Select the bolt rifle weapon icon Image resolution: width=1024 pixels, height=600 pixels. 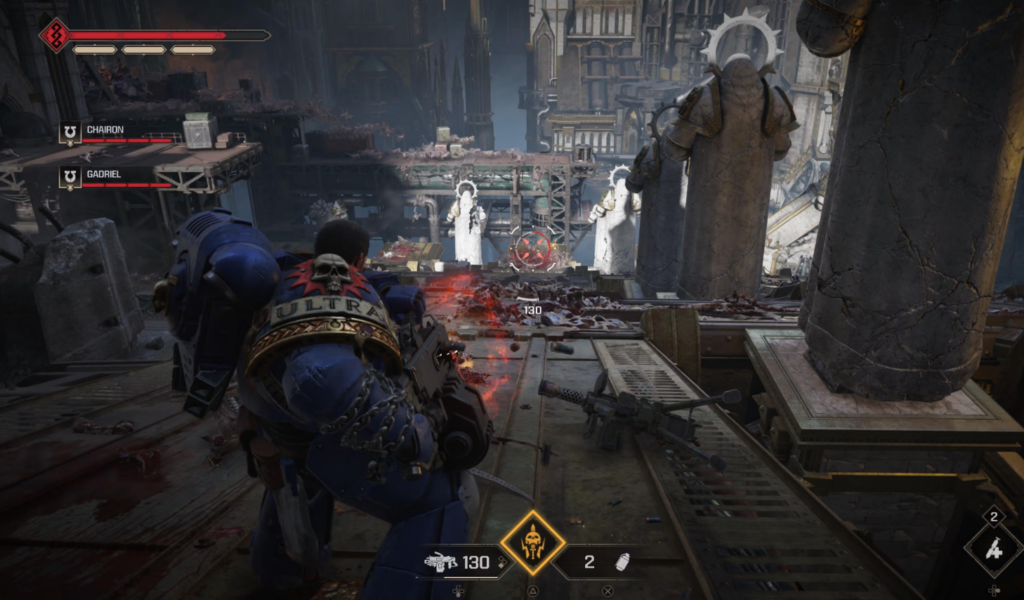(x=440, y=562)
